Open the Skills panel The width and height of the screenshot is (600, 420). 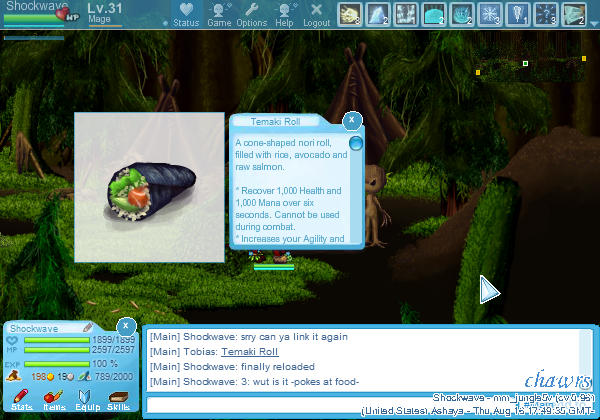click(118, 402)
